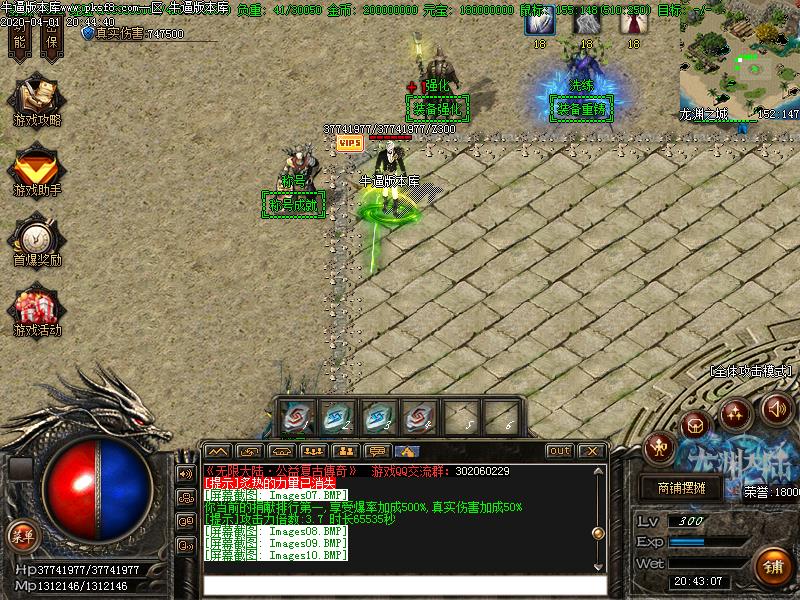Open the character panel round button
Image resolution: width=800 pixels, height=600 pixels.
[x=659, y=447]
